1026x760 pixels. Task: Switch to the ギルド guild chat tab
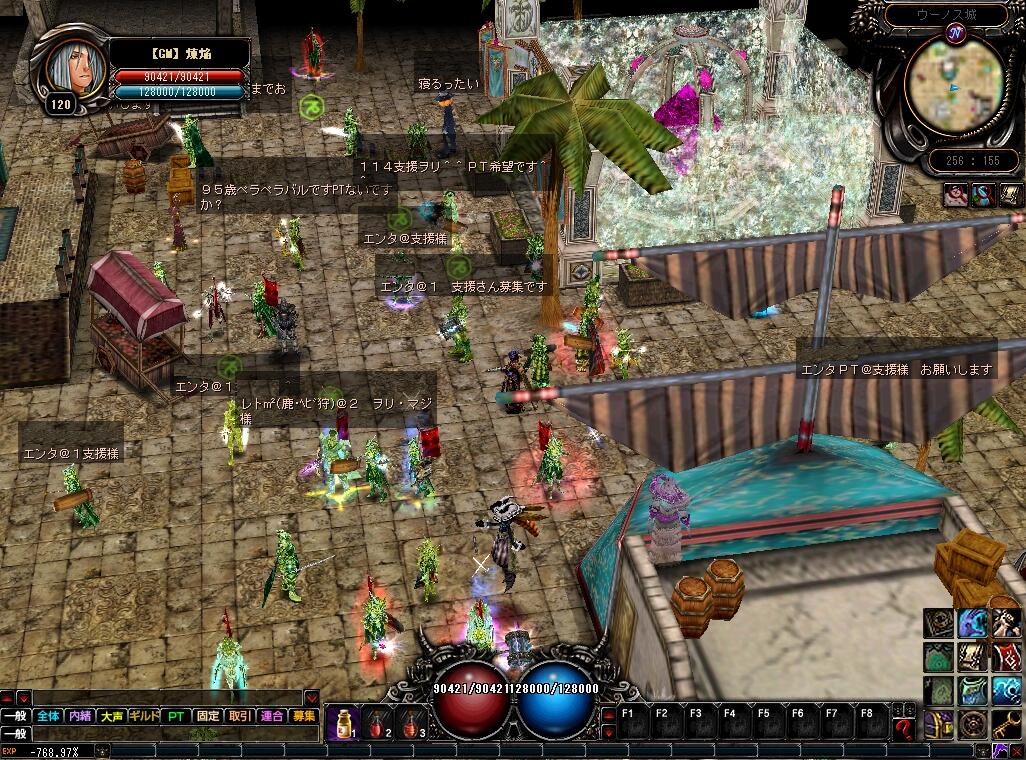144,716
